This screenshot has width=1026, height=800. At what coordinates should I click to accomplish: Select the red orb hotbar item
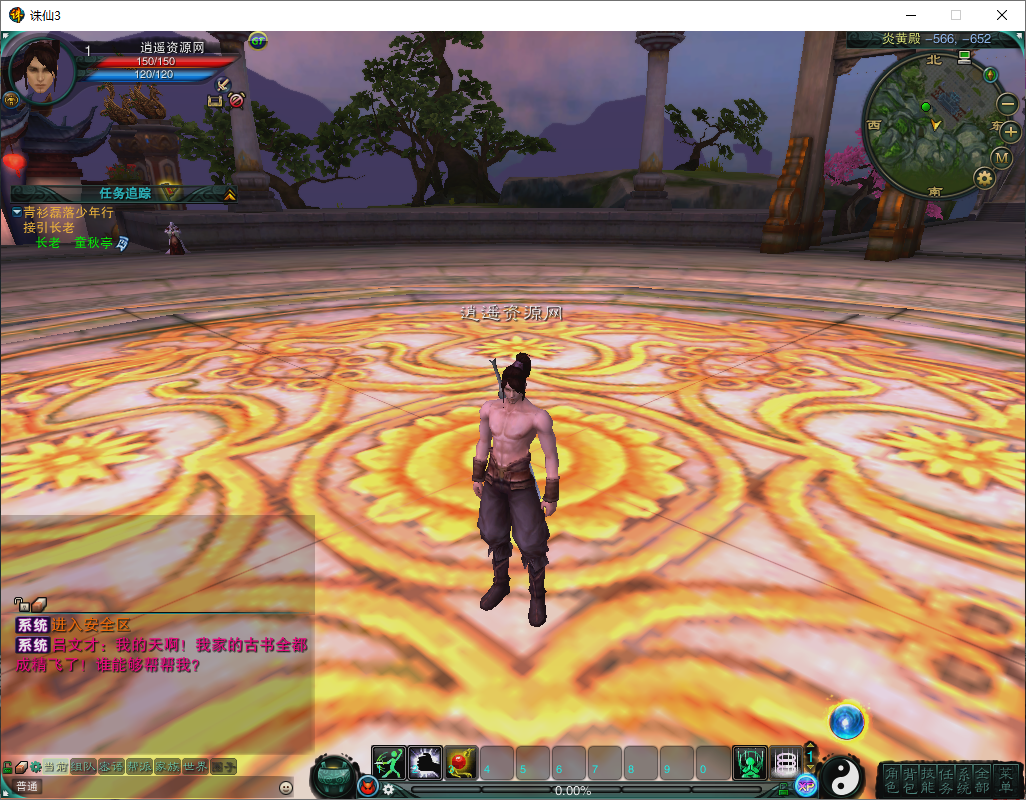(x=460, y=763)
